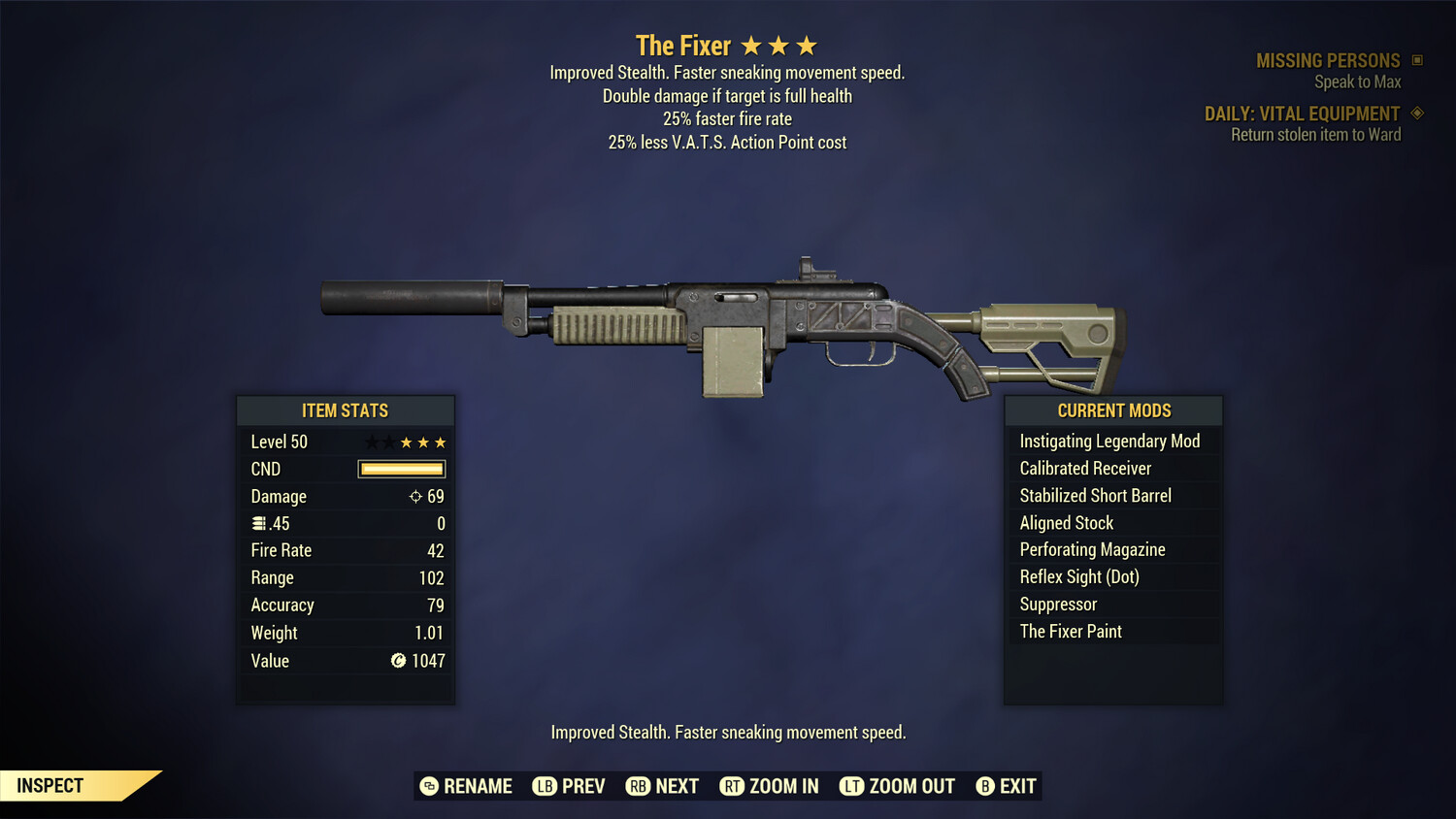The image size is (1456, 819).
Task: Click the Missing Persons quest marker icon
Action: pos(1415,59)
